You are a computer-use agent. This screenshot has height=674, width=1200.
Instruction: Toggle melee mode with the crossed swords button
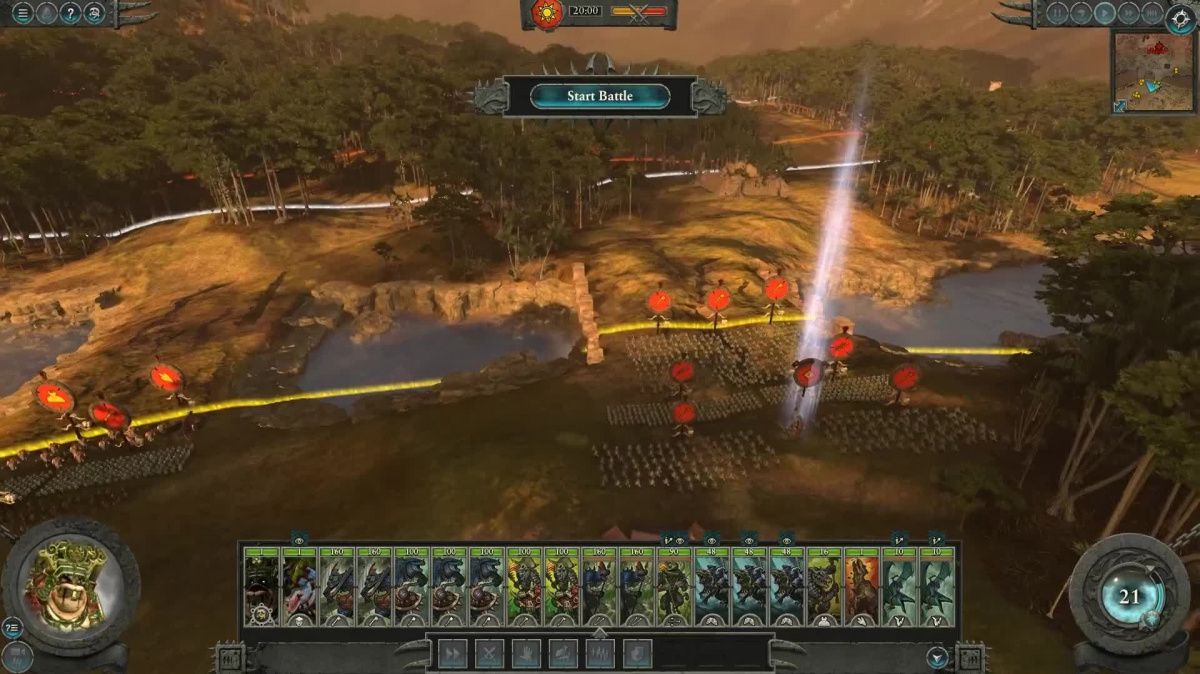point(489,654)
